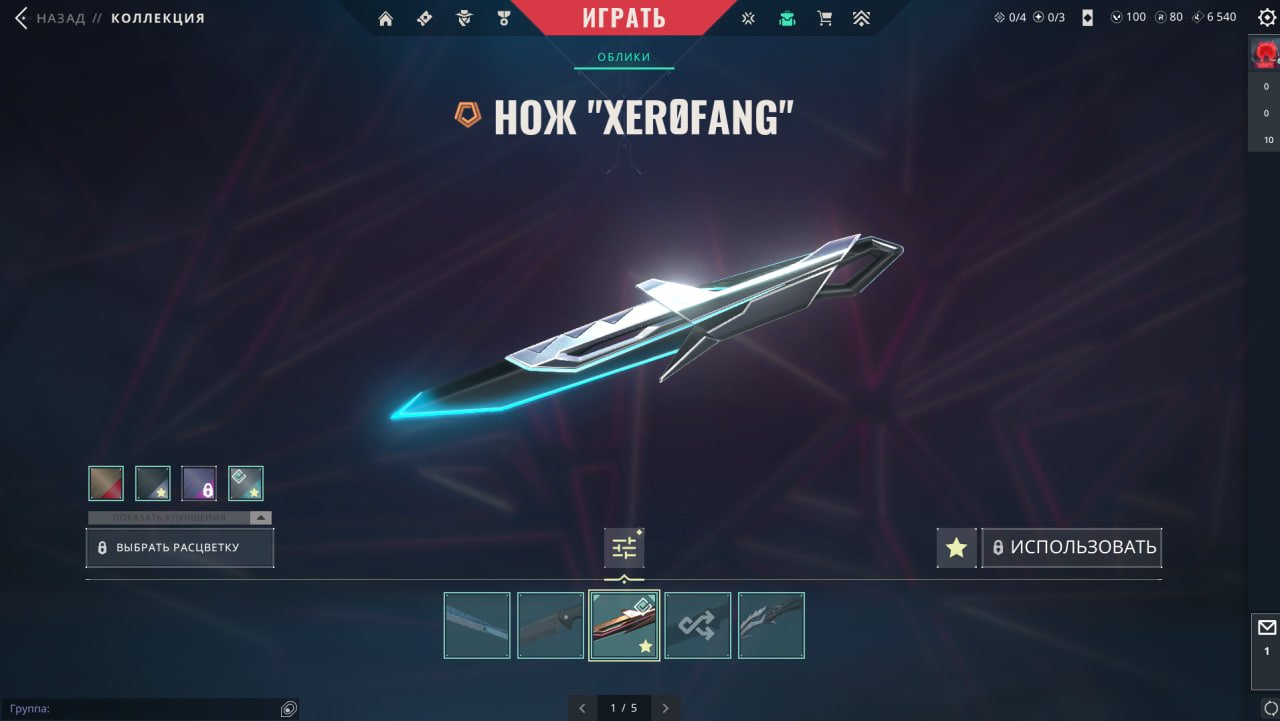1280x721 pixels.
Task: Click the red ИГРАТЬ button
Action: pyautogui.click(x=624, y=18)
